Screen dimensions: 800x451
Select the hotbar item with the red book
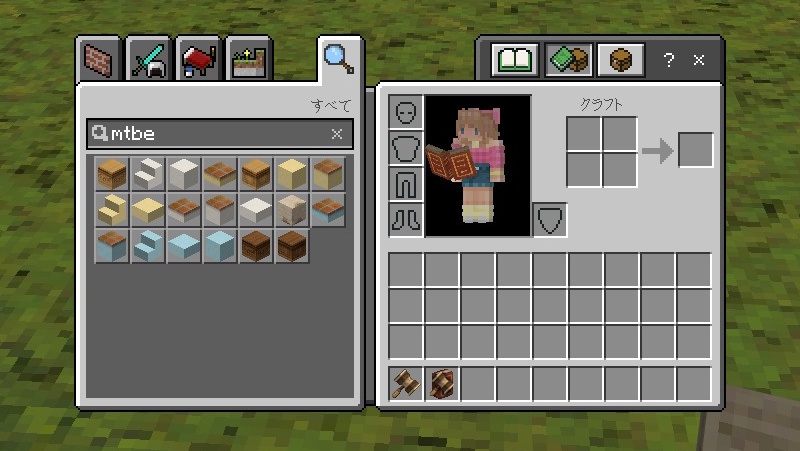[442, 384]
